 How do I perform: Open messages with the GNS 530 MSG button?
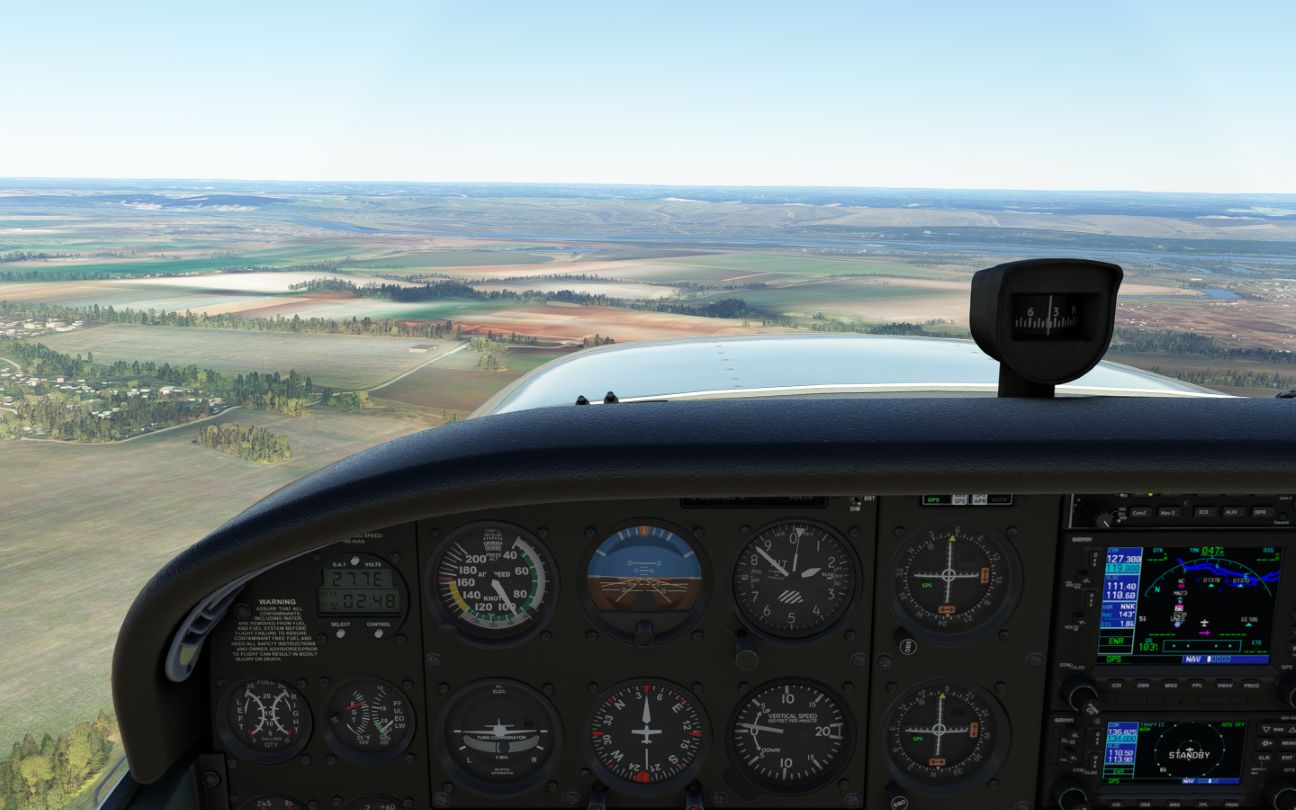point(1170,685)
